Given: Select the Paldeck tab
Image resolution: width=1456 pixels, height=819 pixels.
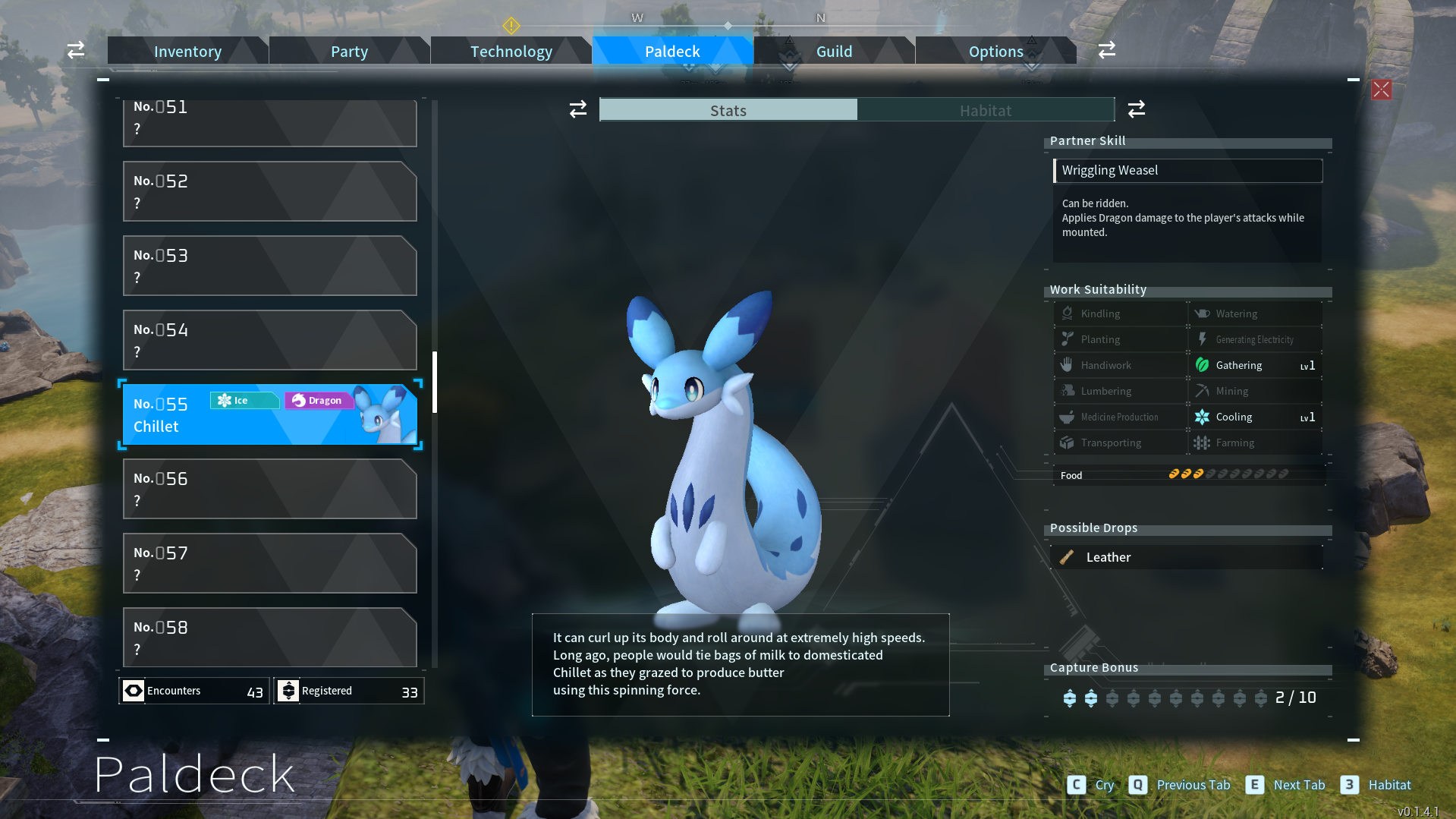Looking at the screenshot, I should click(x=672, y=51).
